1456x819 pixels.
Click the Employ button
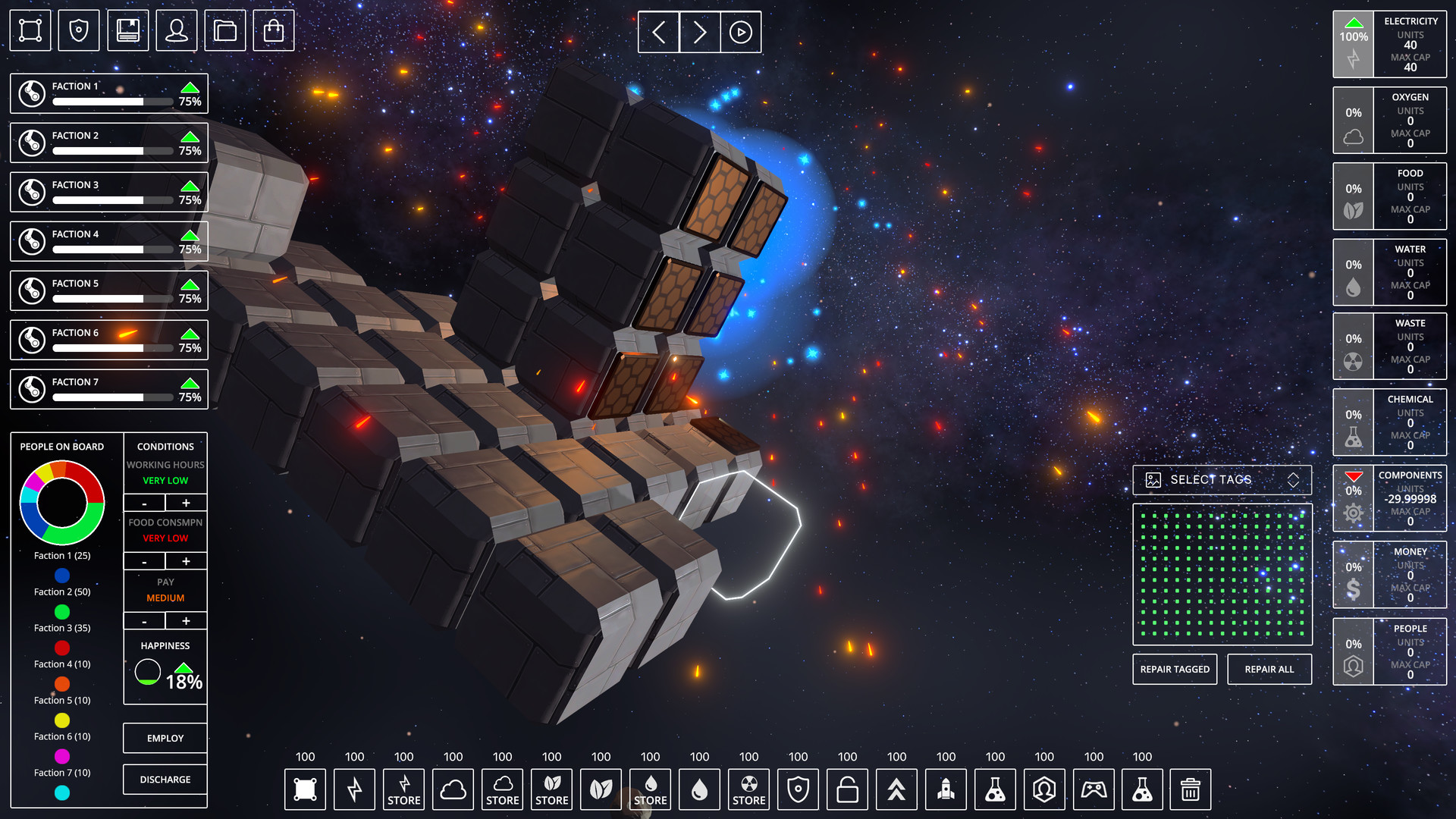(x=165, y=737)
